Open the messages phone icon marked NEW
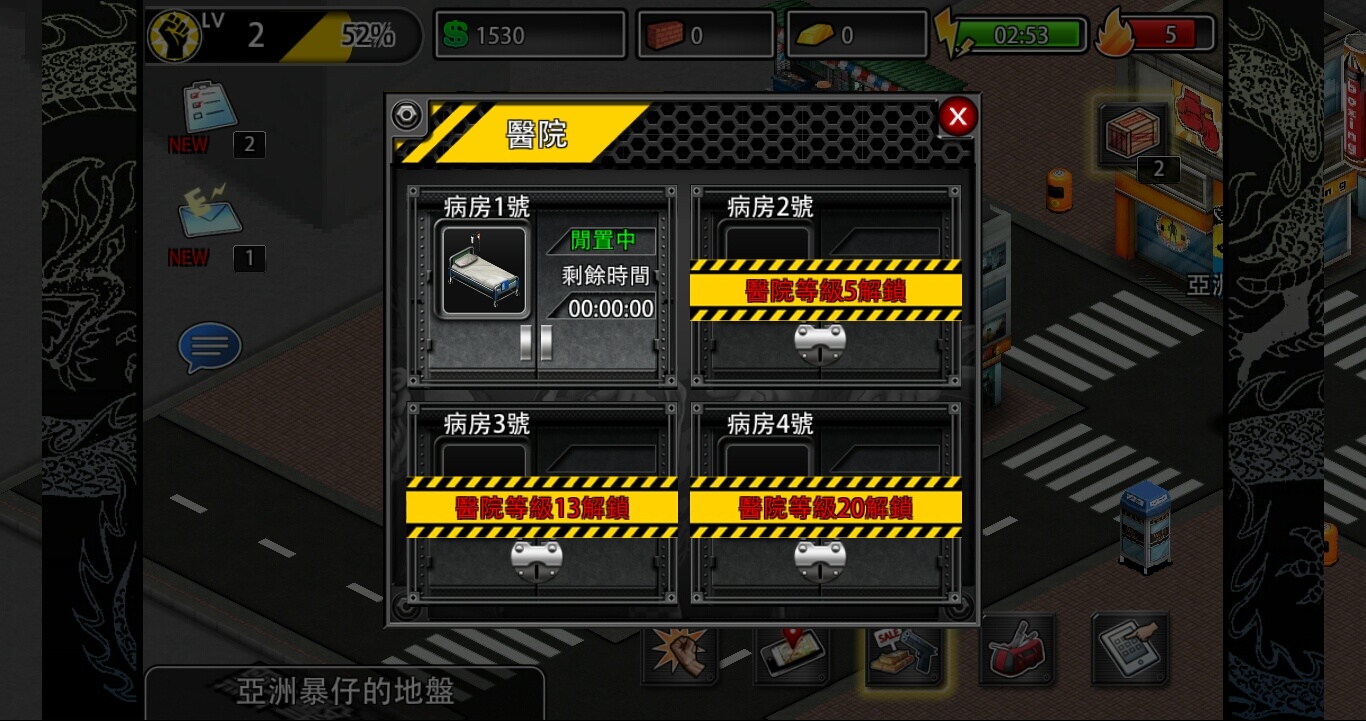 click(x=208, y=218)
